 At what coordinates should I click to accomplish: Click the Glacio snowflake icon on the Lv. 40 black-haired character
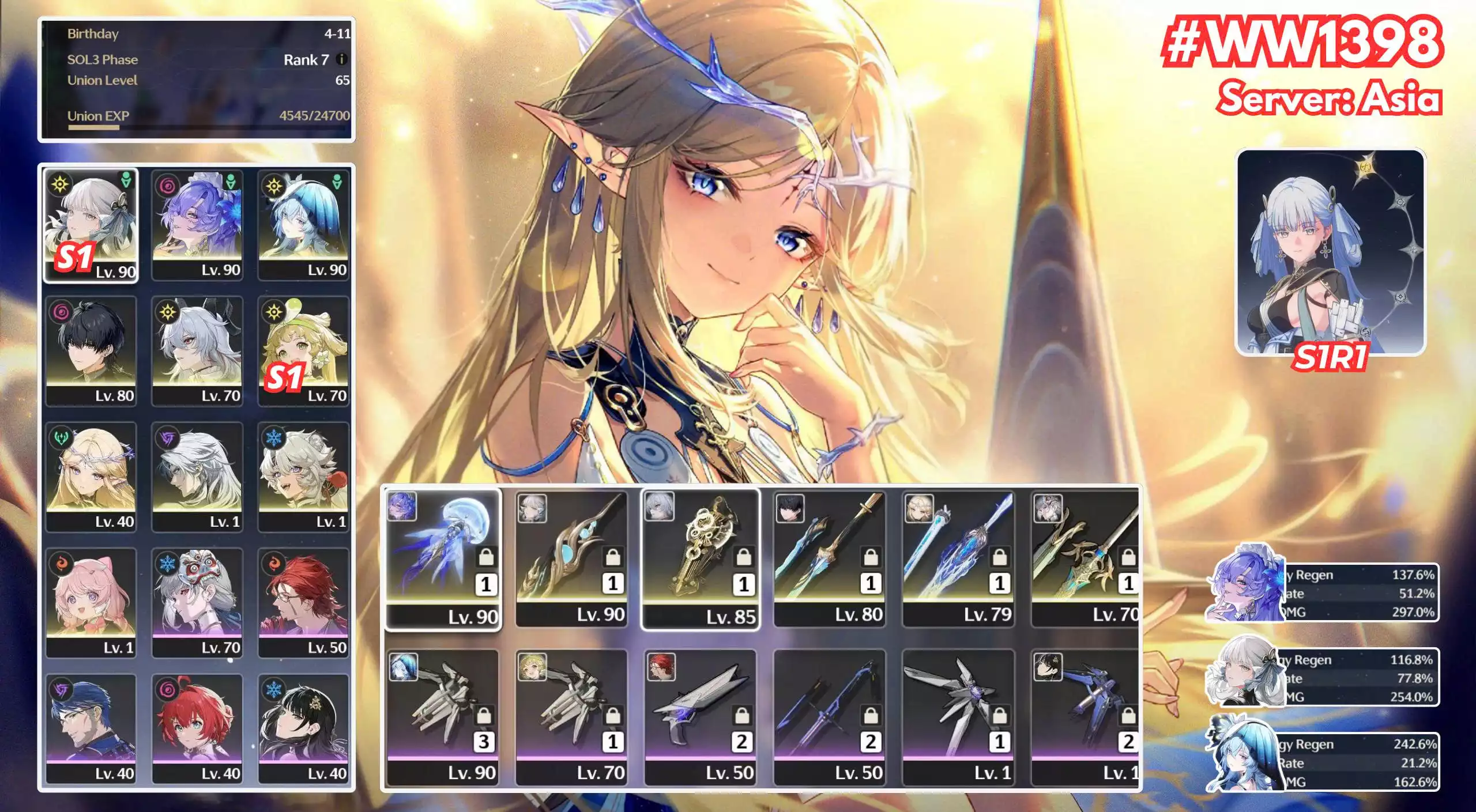click(274, 690)
